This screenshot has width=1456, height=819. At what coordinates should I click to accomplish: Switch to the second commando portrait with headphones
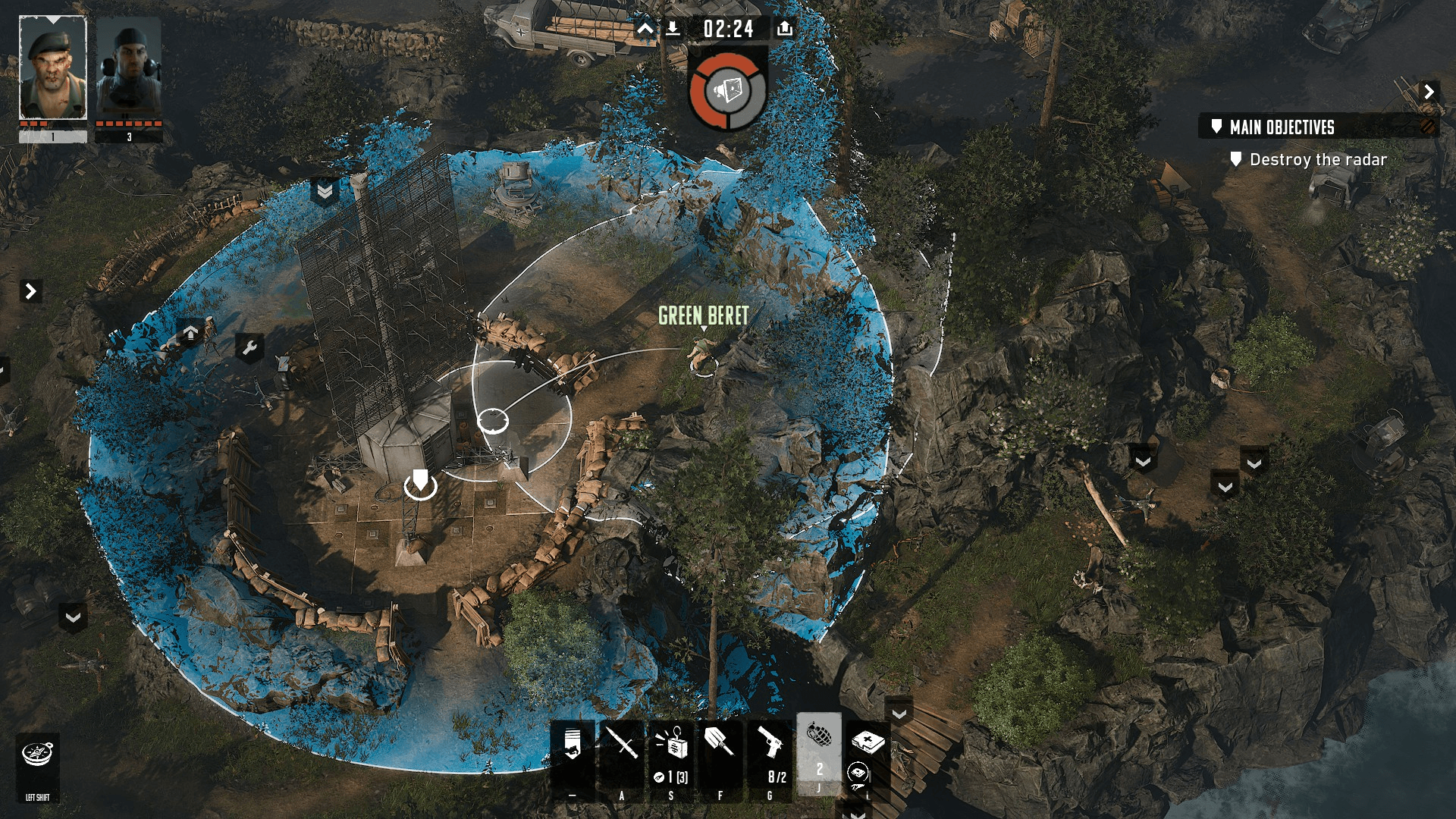click(128, 67)
